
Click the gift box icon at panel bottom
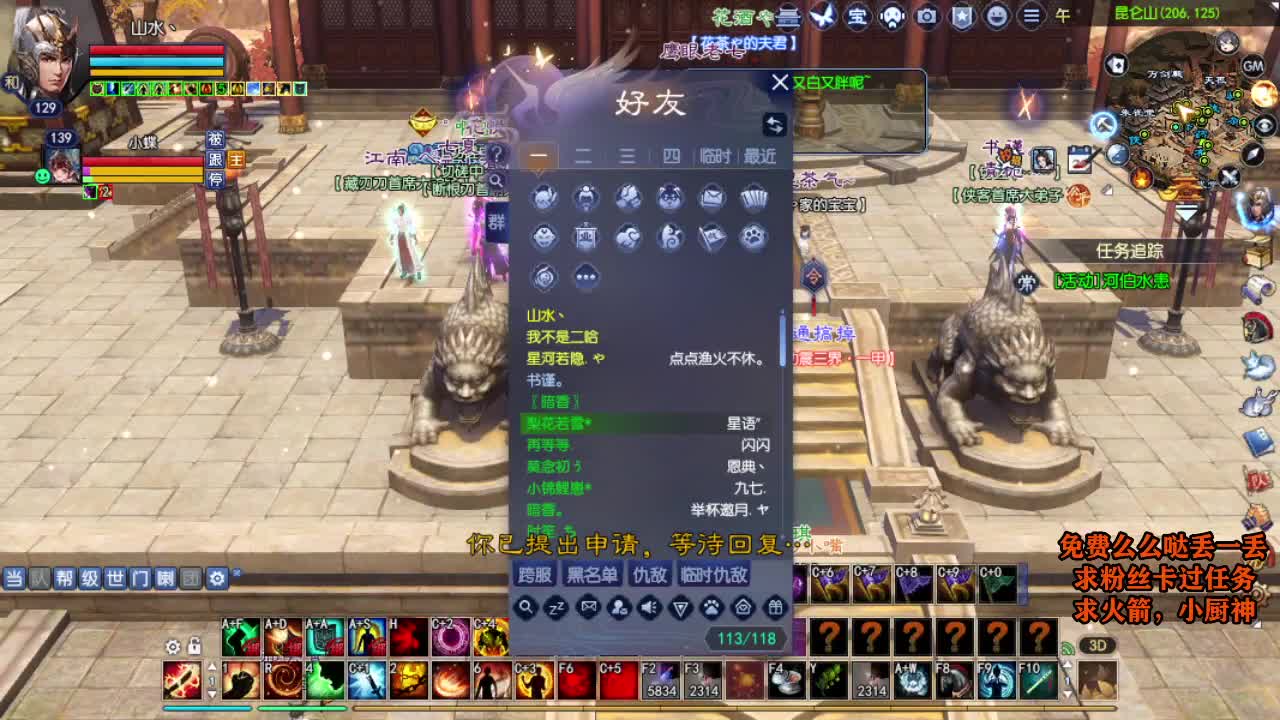[774, 607]
